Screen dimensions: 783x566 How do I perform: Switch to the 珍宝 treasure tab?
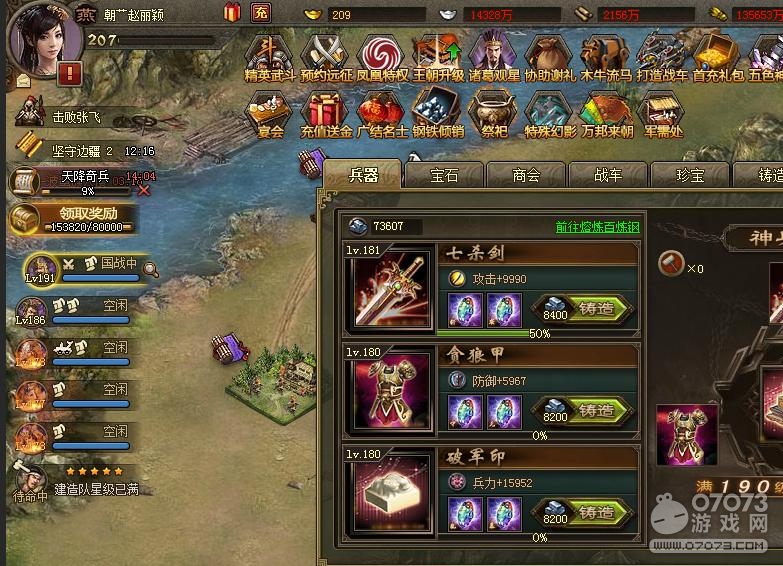click(690, 175)
